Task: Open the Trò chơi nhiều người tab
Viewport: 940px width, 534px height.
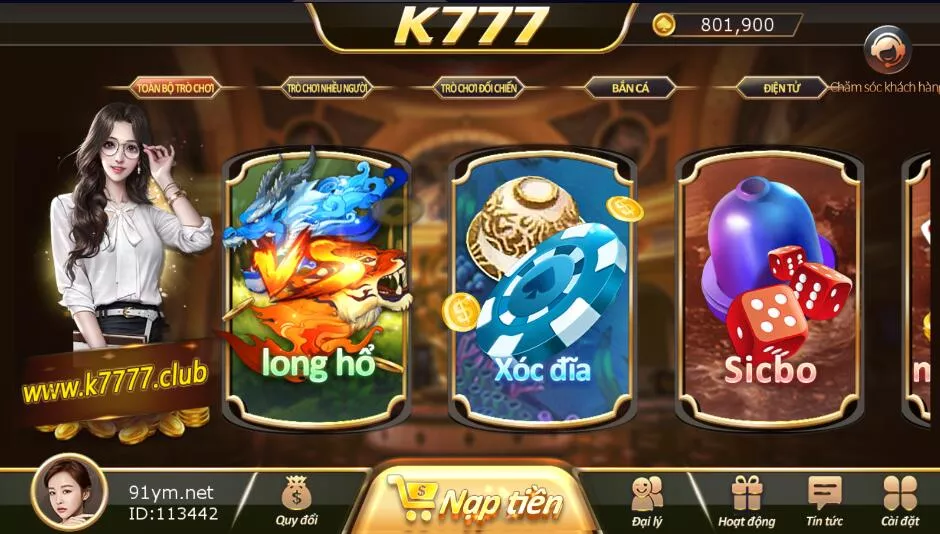Action: pyautogui.click(x=328, y=88)
